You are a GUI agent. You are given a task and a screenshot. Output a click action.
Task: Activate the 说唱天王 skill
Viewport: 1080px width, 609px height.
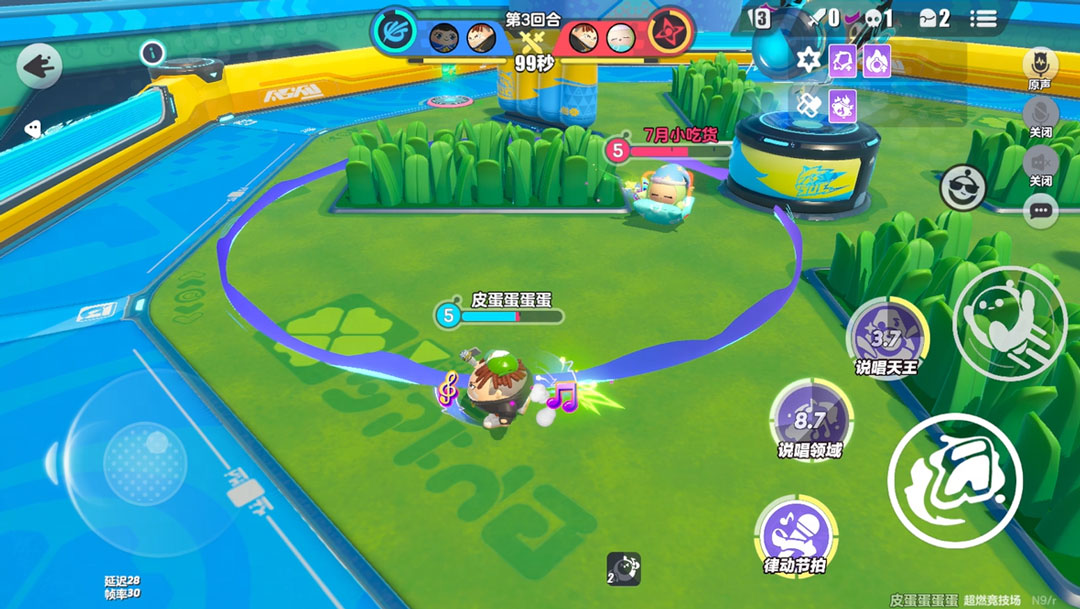(886, 339)
